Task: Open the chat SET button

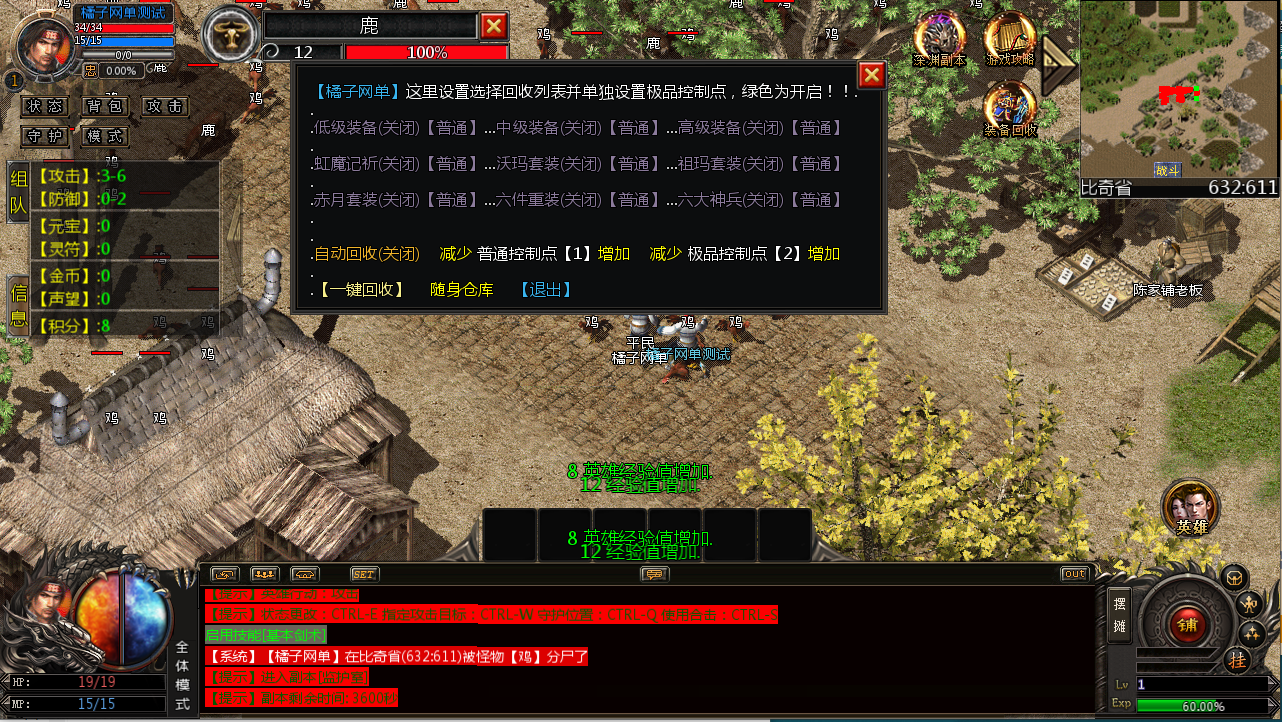Action: coord(364,574)
